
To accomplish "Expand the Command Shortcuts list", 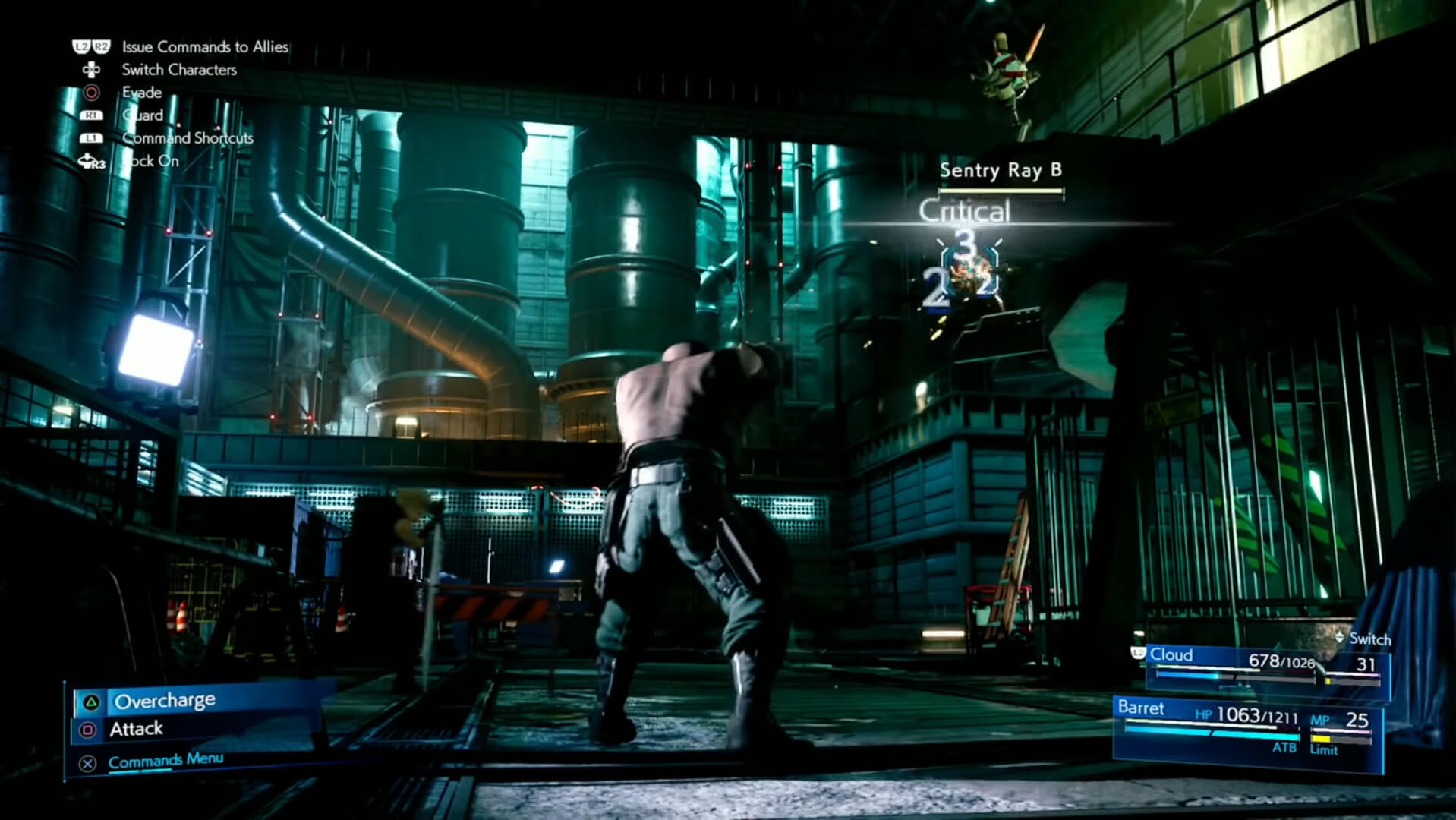I will point(187,137).
